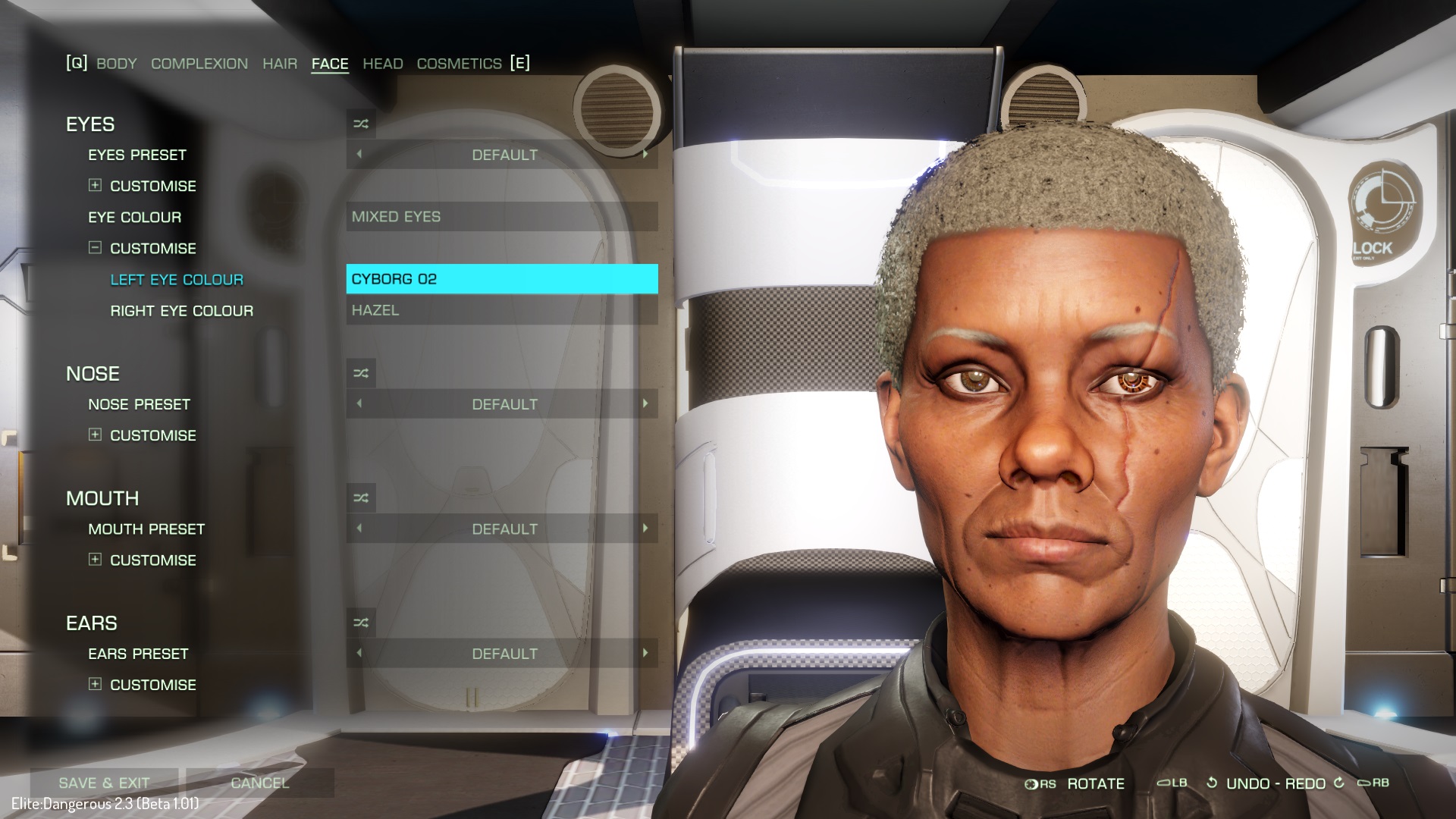Change Left Eye Colour Cyborg 02 field
This screenshot has height=819, width=1456.
[x=502, y=279]
